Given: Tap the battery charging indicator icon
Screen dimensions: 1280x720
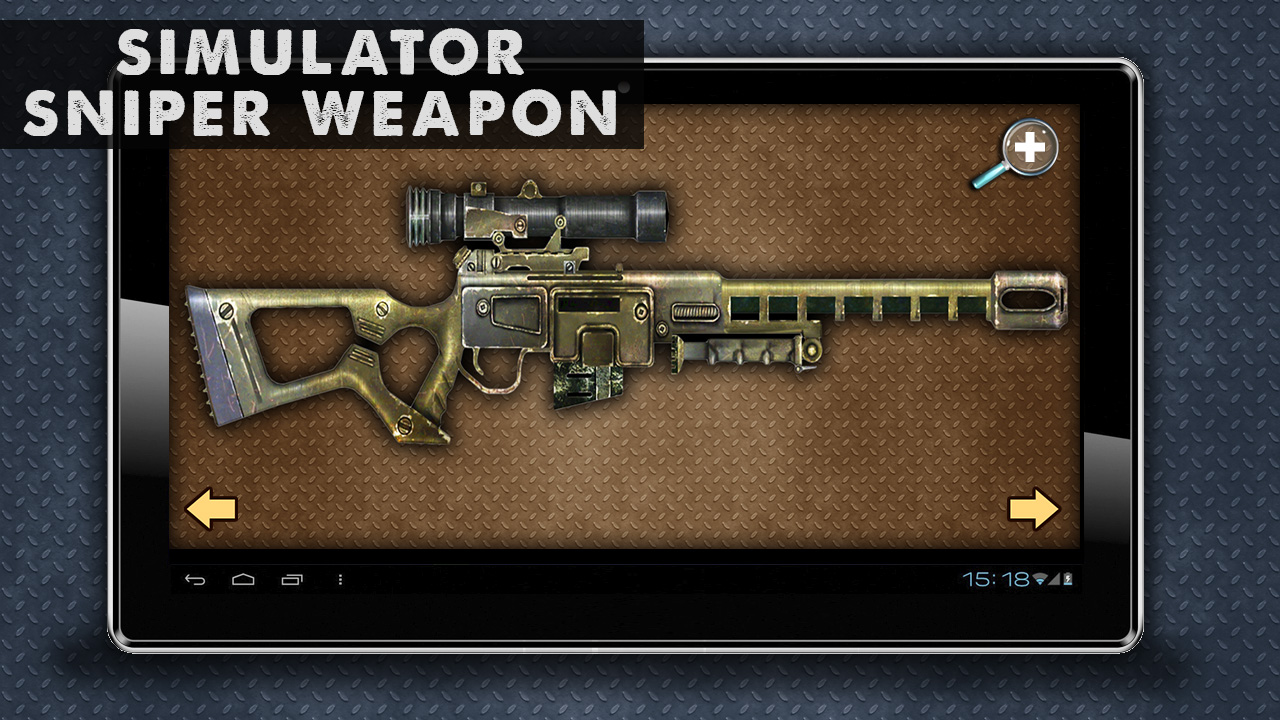Looking at the screenshot, I should click(1068, 579).
